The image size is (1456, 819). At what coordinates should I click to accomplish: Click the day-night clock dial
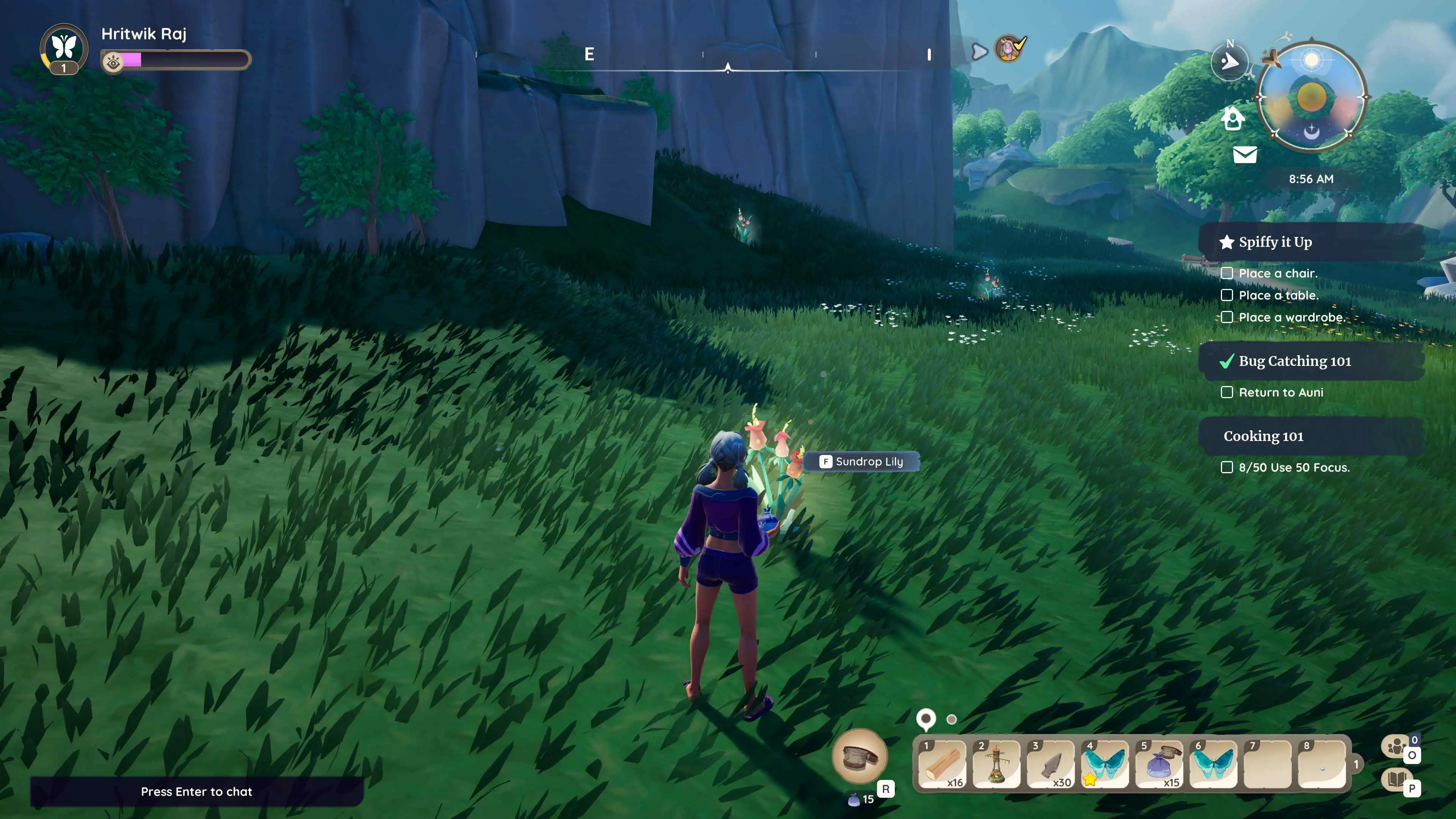pyautogui.click(x=1311, y=97)
